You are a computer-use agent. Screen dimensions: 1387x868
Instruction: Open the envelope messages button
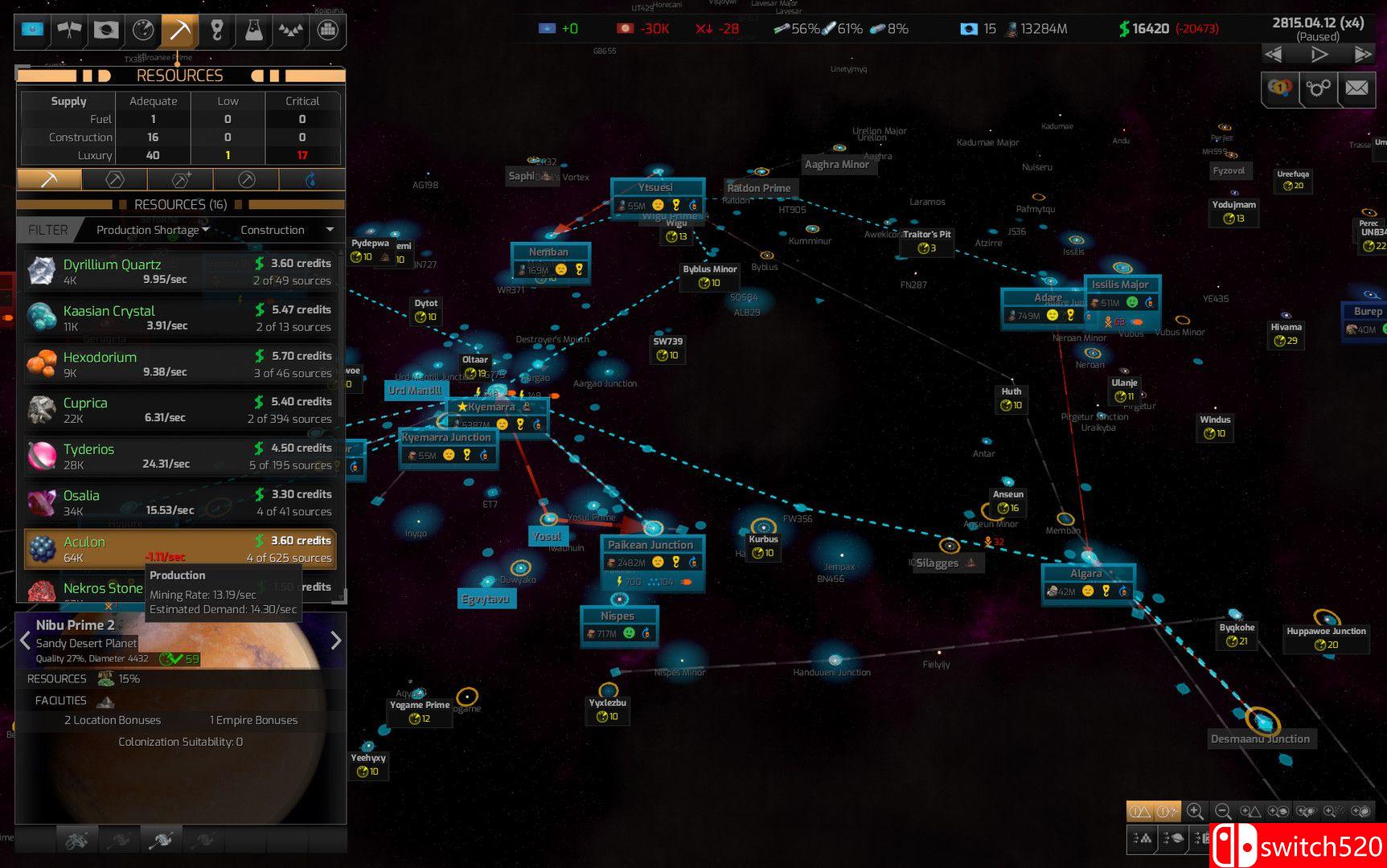(x=1356, y=88)
